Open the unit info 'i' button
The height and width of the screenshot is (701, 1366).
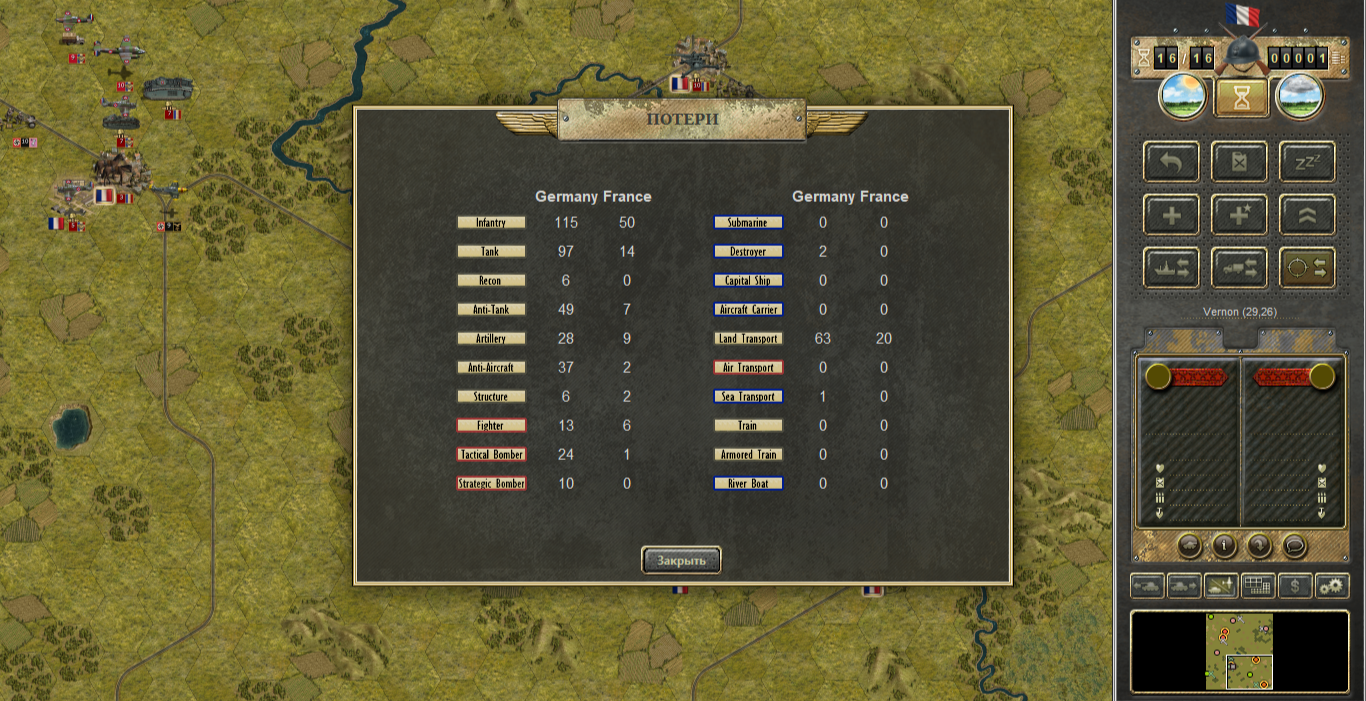[x=1225, y=546]
